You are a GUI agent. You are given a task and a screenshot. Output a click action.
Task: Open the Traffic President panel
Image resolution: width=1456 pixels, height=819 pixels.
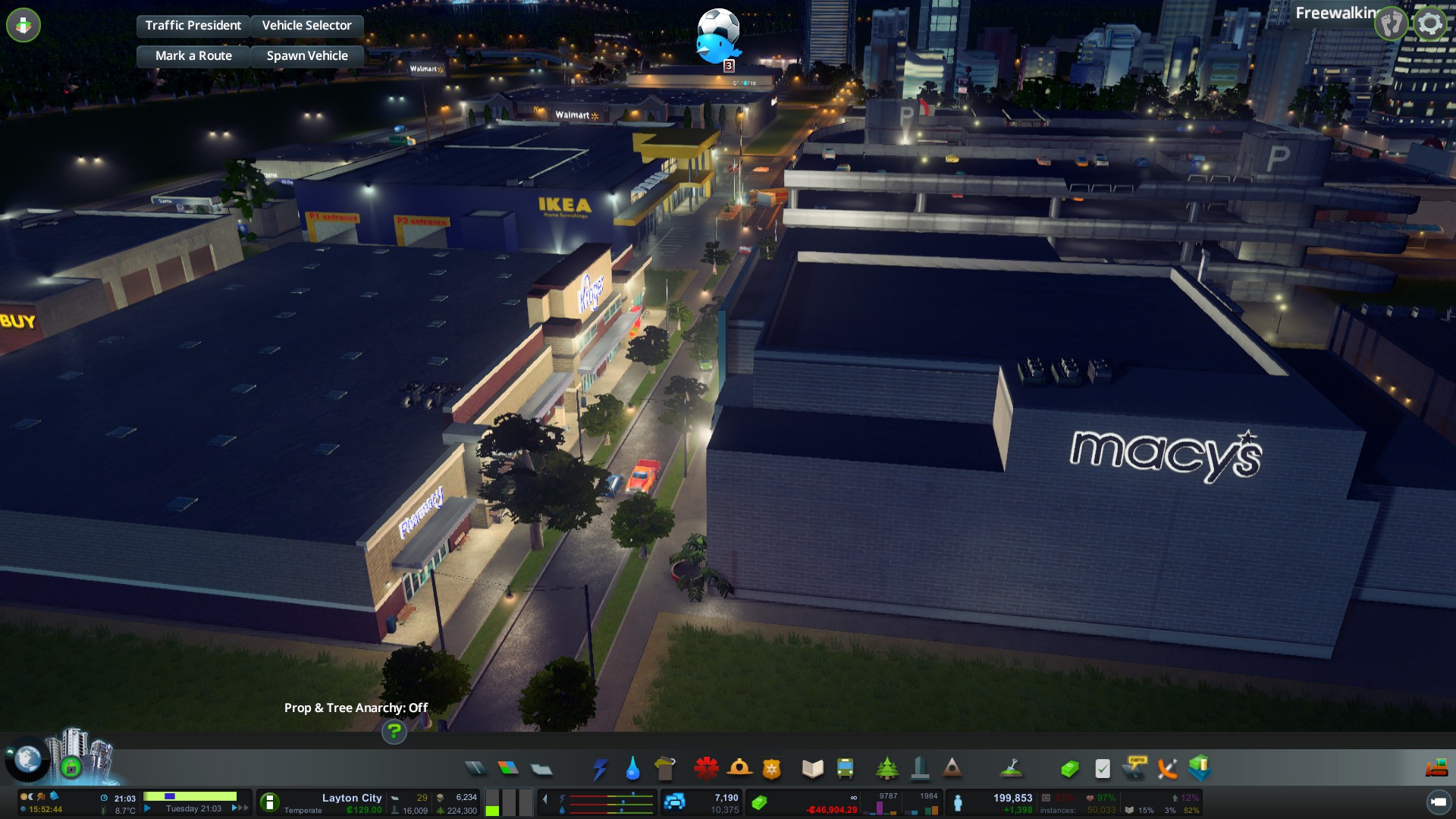click(x=193, y=25)
